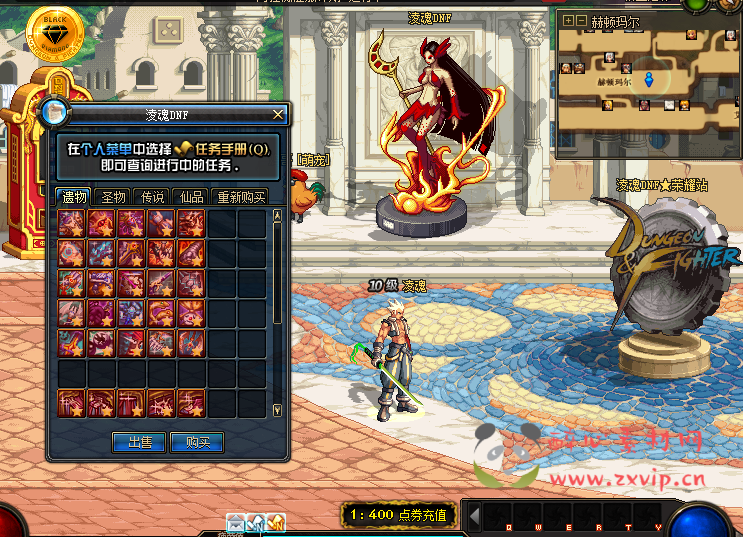Click the 出售 sell button
The width and height of the screenshot is (743, 537).
(x=139, y=442)
